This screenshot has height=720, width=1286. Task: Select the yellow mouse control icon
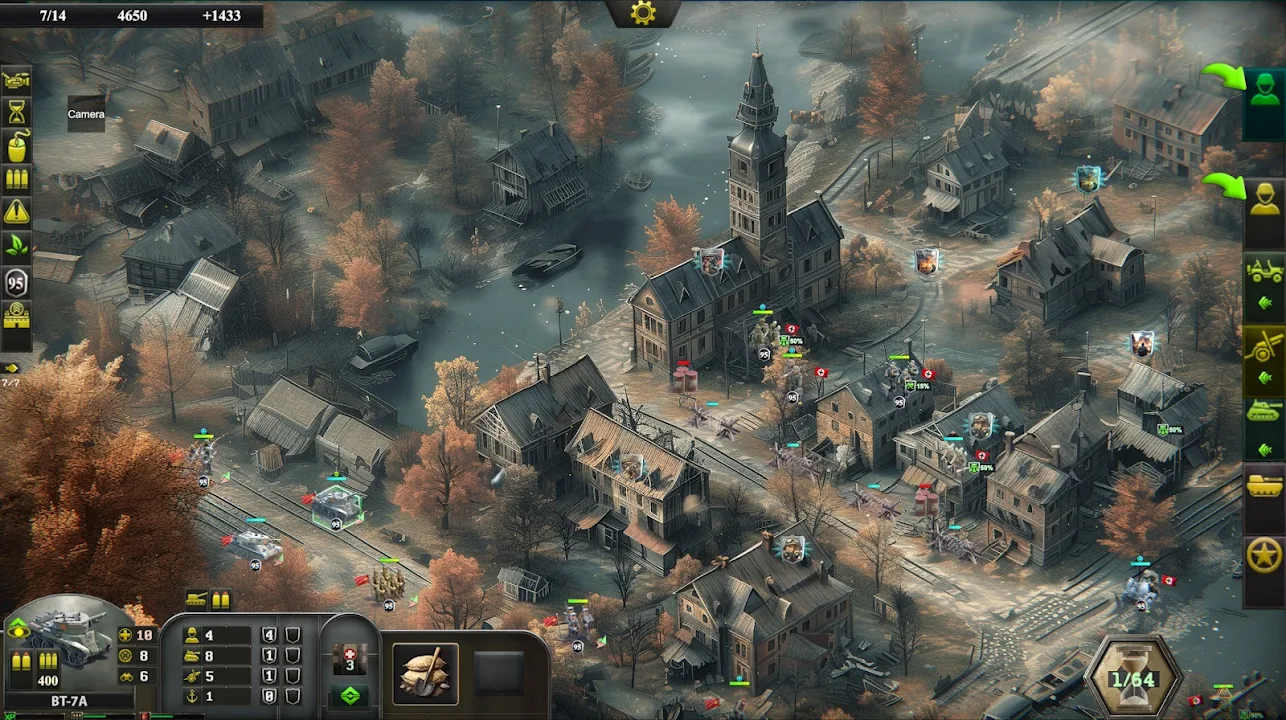pos(17,146)
